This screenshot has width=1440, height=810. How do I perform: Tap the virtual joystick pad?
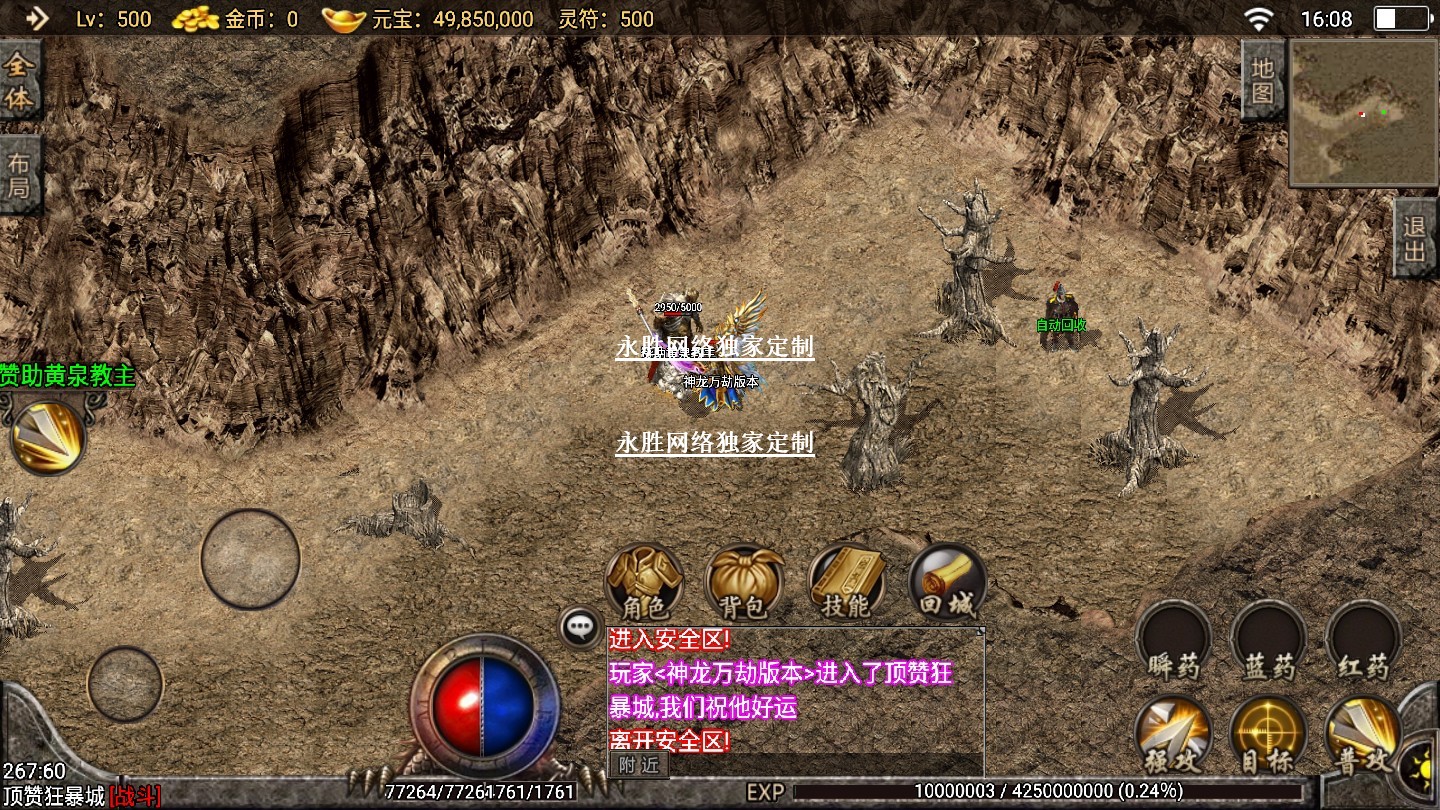pyautogui.click(x=250, y=559)
